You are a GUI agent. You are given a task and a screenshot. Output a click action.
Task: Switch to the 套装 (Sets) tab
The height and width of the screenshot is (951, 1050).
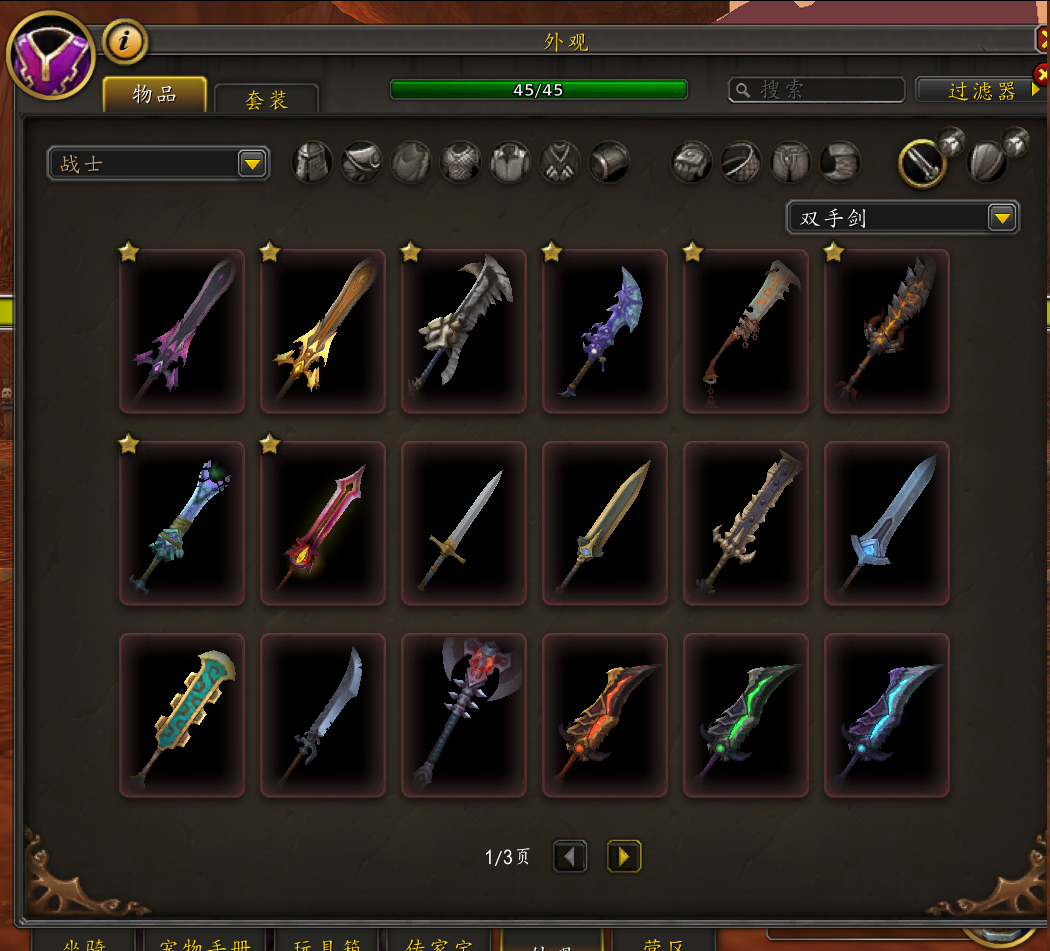(x=266, y=99)
